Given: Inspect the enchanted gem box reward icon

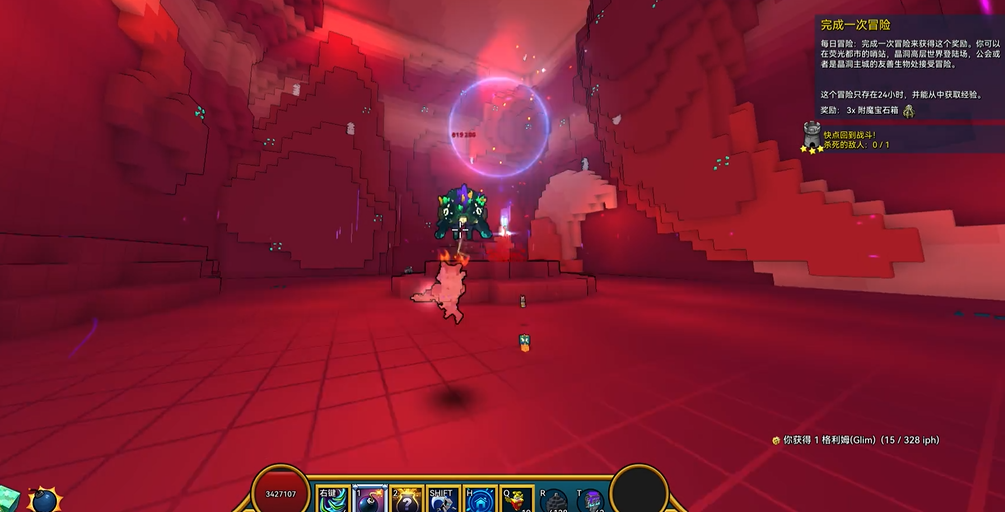Looking at the screenshot, I should 908,110.
